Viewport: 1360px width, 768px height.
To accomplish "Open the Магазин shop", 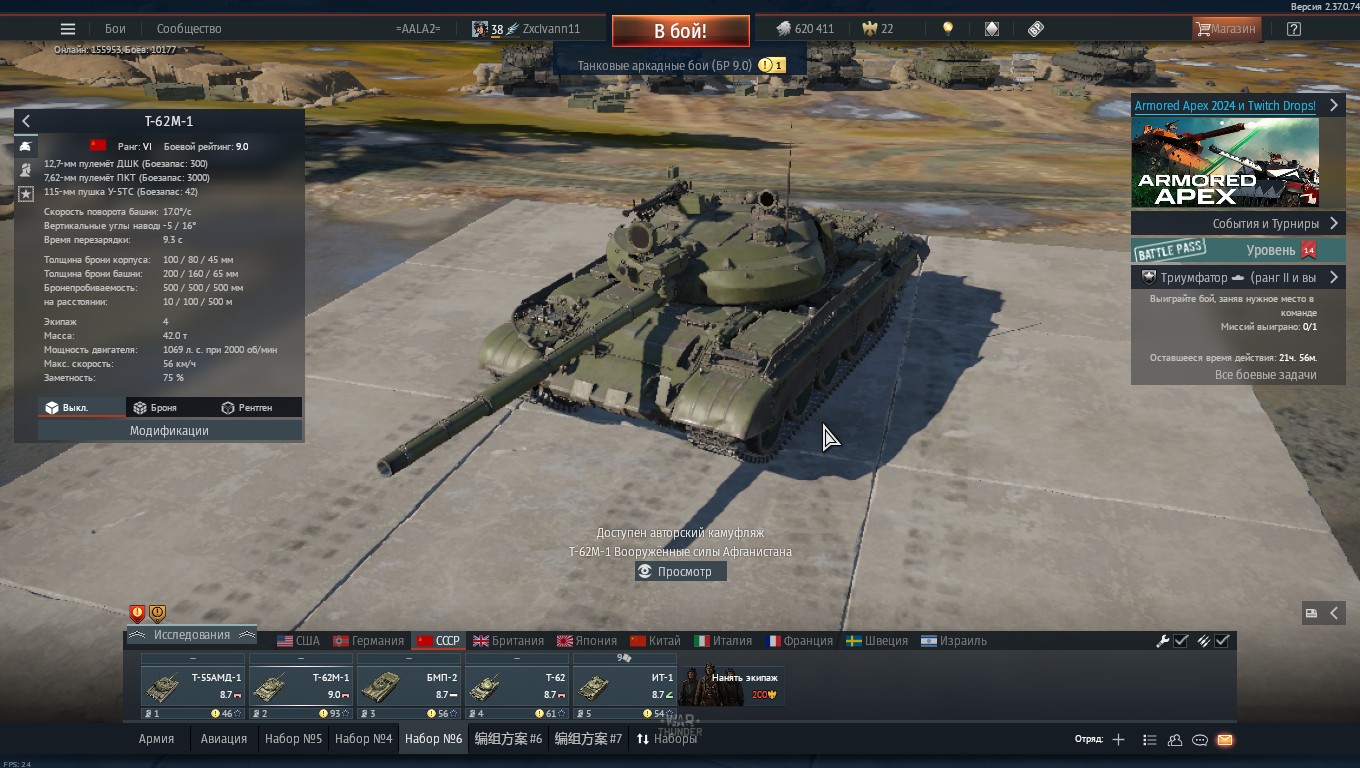I will pyautogui.click(x=1225, y=29).
